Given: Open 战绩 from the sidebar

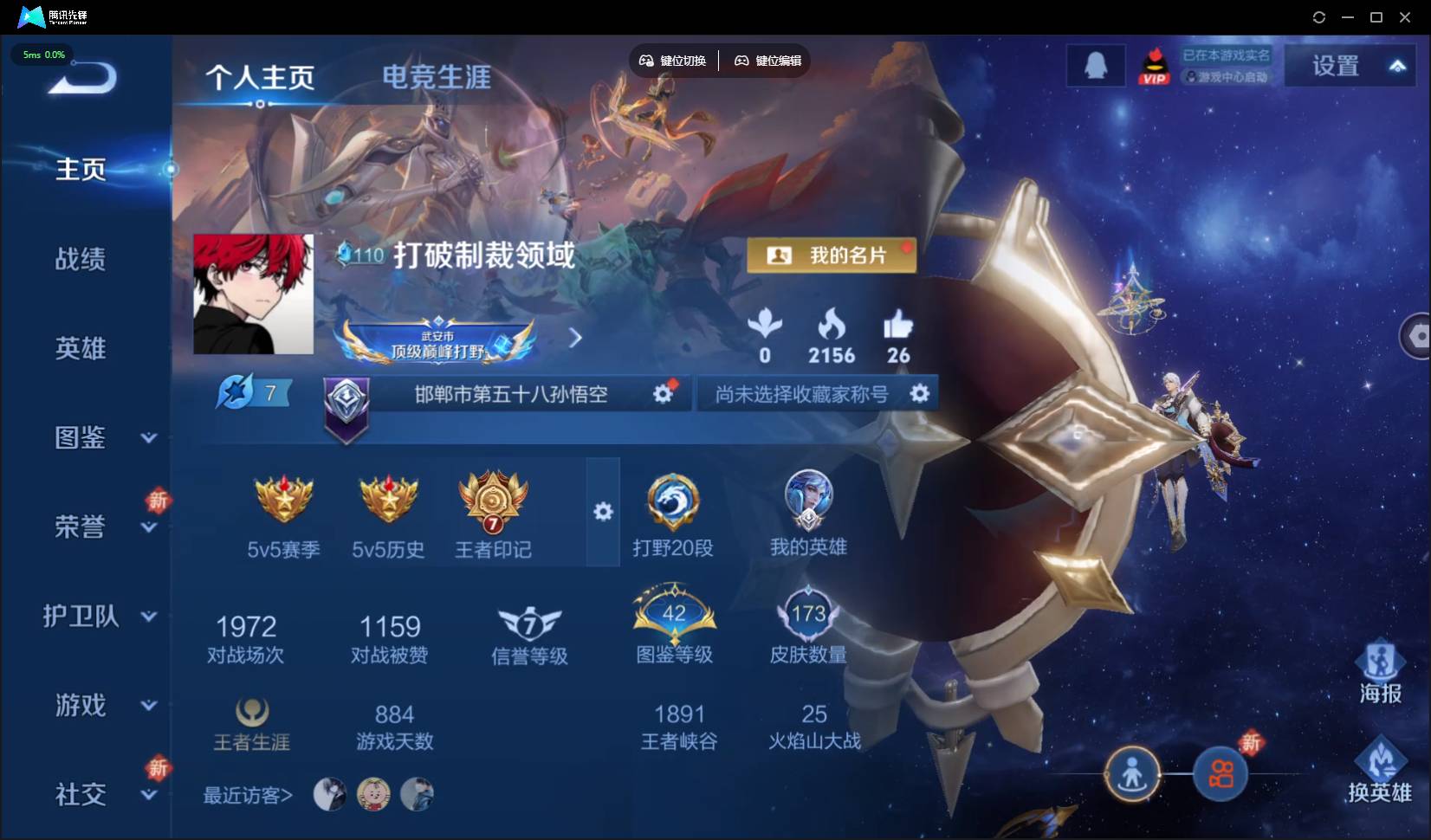Looking at the screenshot, I should click(81, 259).
